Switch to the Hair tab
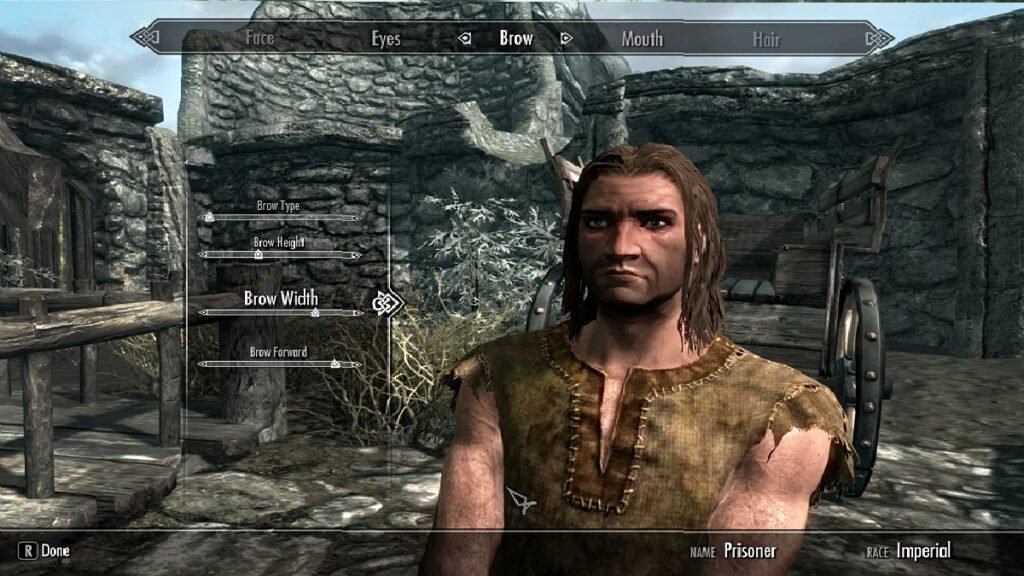This screenshot has height=576, width=1024. (x=766, y=39)
